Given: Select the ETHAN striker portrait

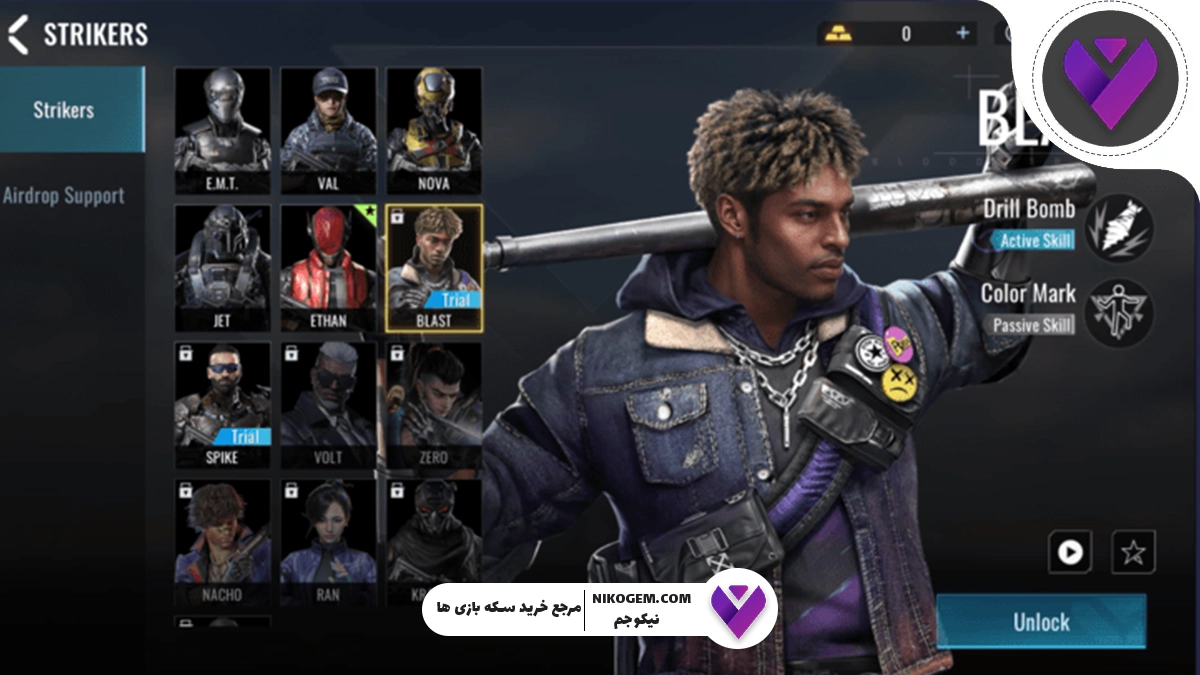Looking at the screenshot, I should click(328, 267).
